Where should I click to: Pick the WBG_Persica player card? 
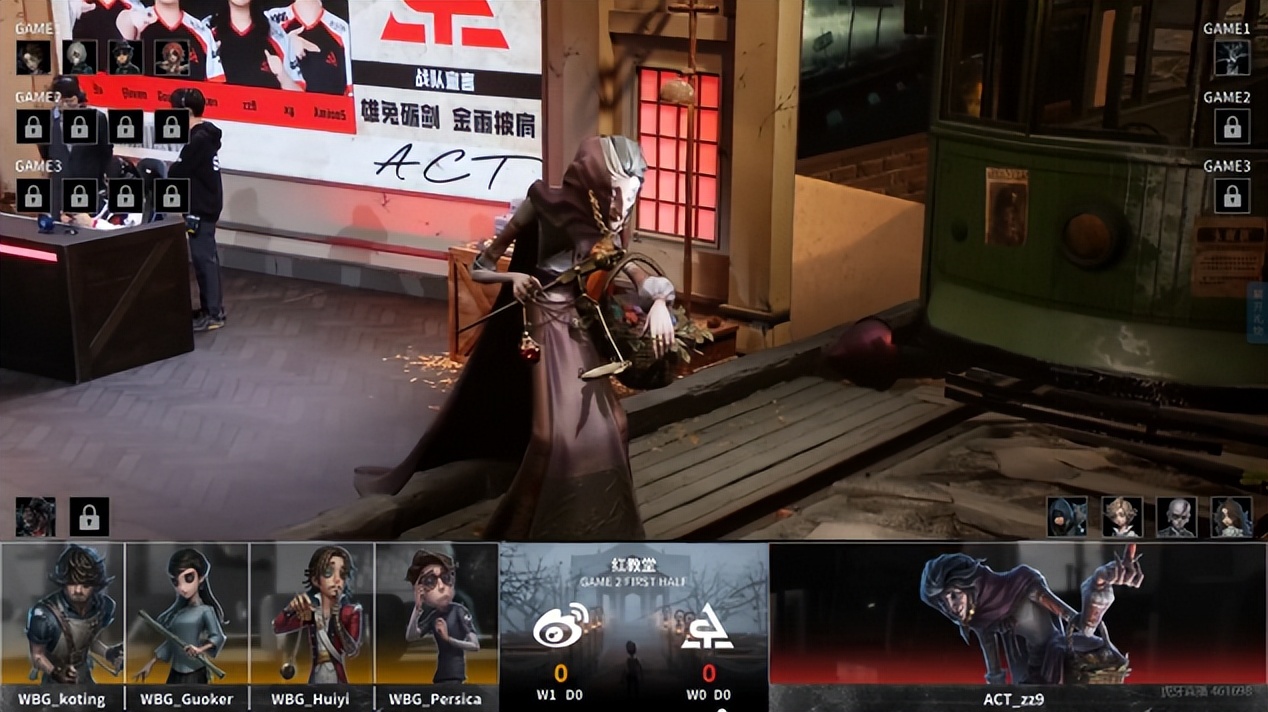point(436,614)
